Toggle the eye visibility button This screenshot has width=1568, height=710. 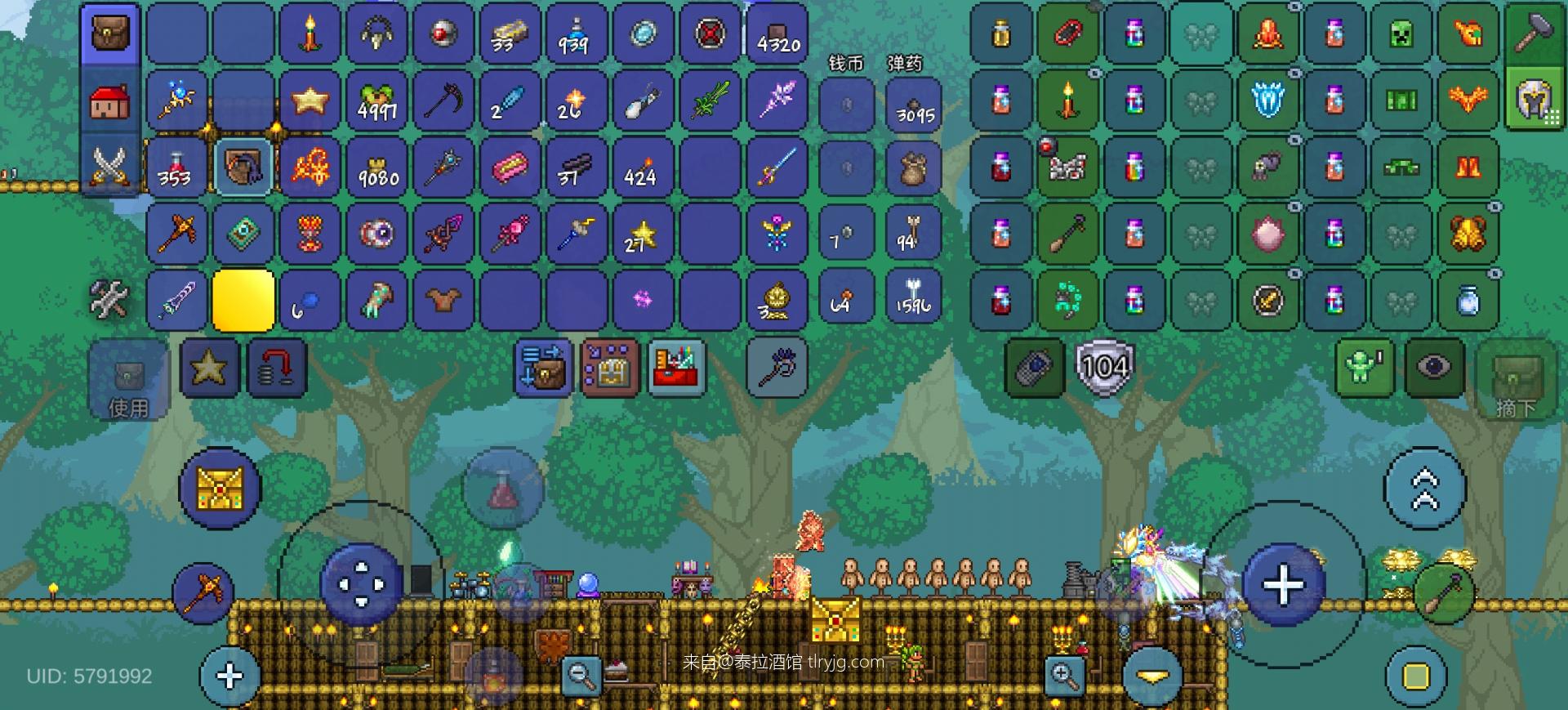coord(1433,368)
